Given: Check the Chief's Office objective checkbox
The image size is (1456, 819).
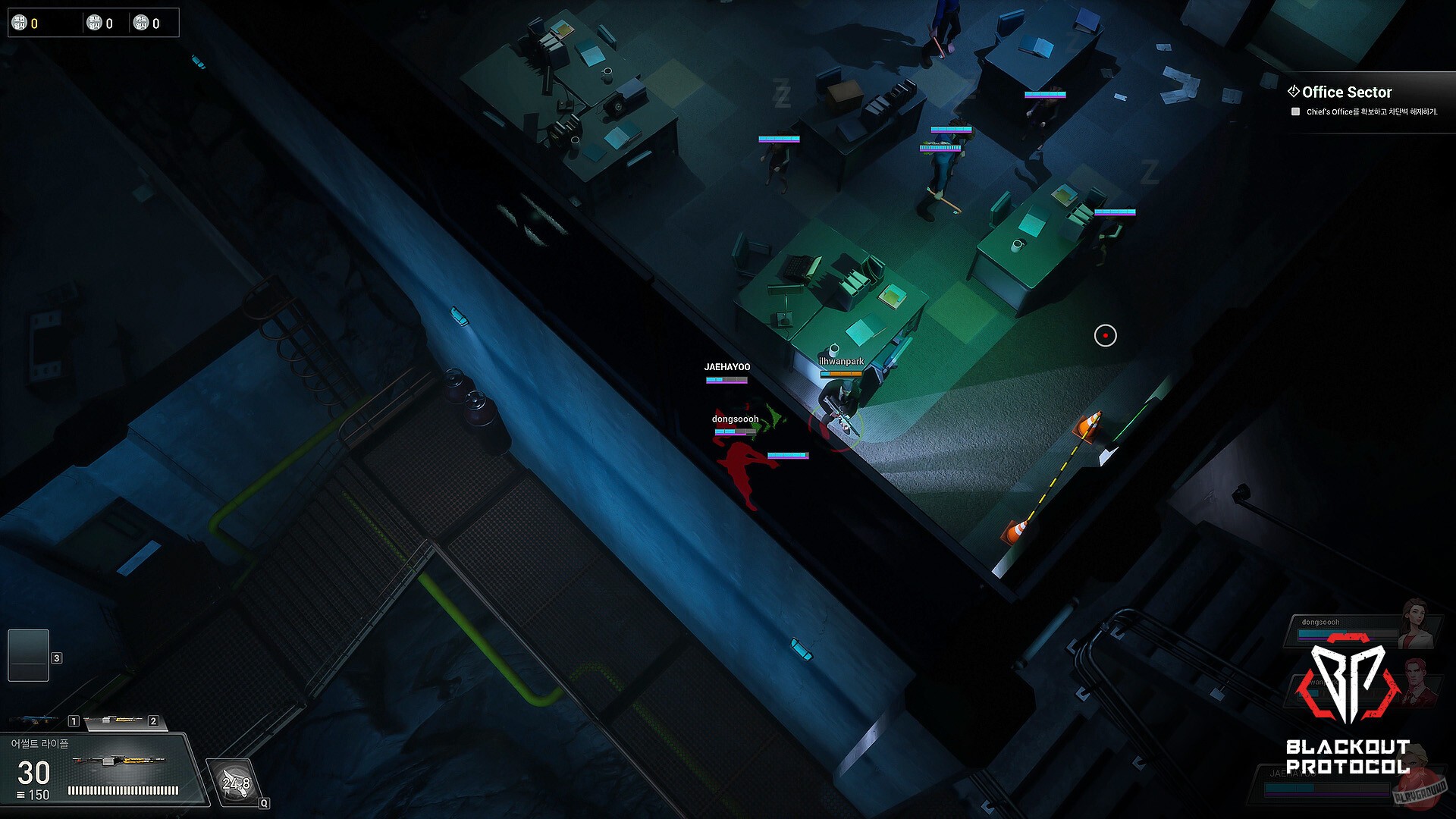Looking at the screenshot, I should (1297, 111).
